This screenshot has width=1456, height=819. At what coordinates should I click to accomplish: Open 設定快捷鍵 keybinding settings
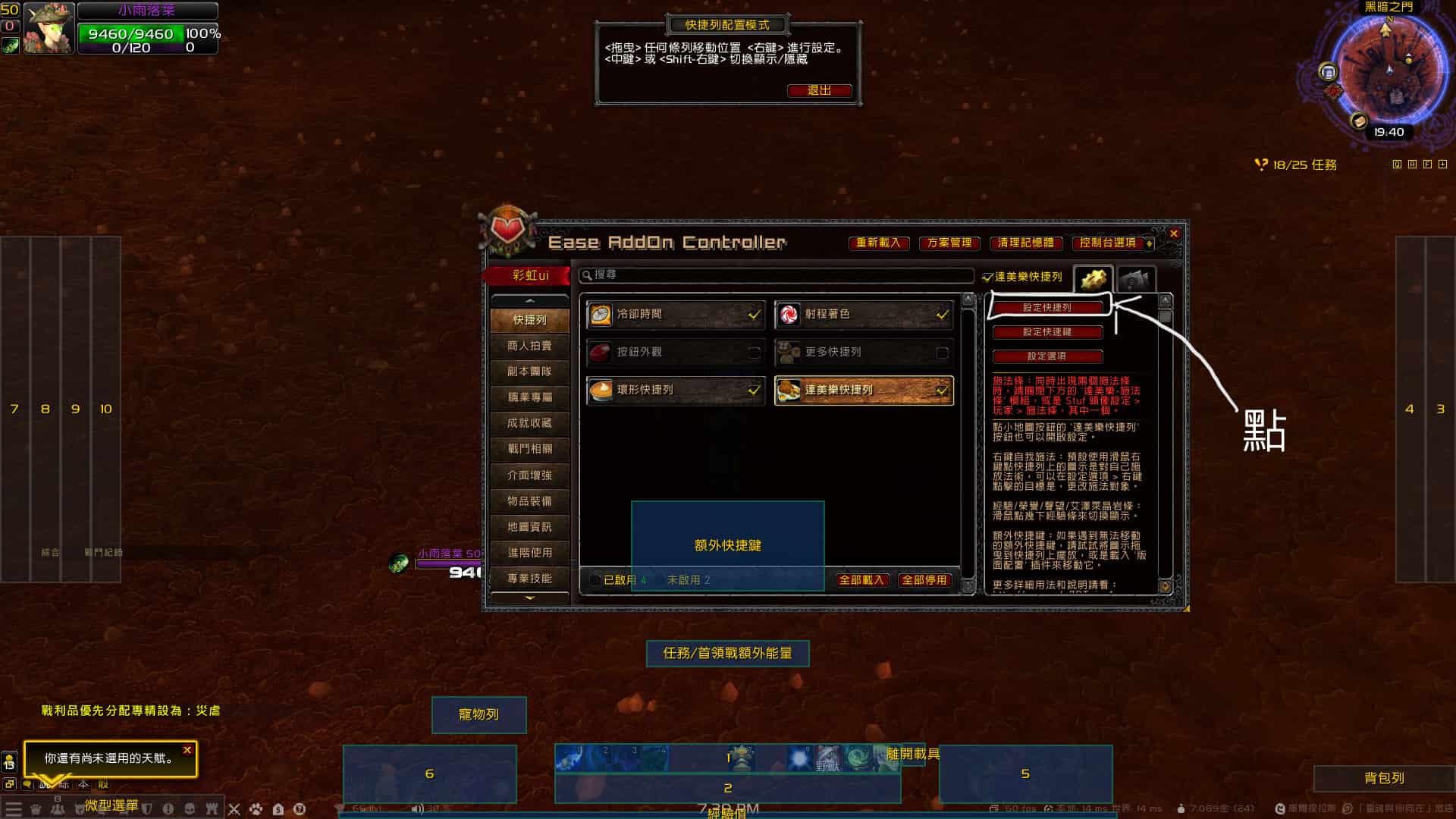pos(1047,332)
